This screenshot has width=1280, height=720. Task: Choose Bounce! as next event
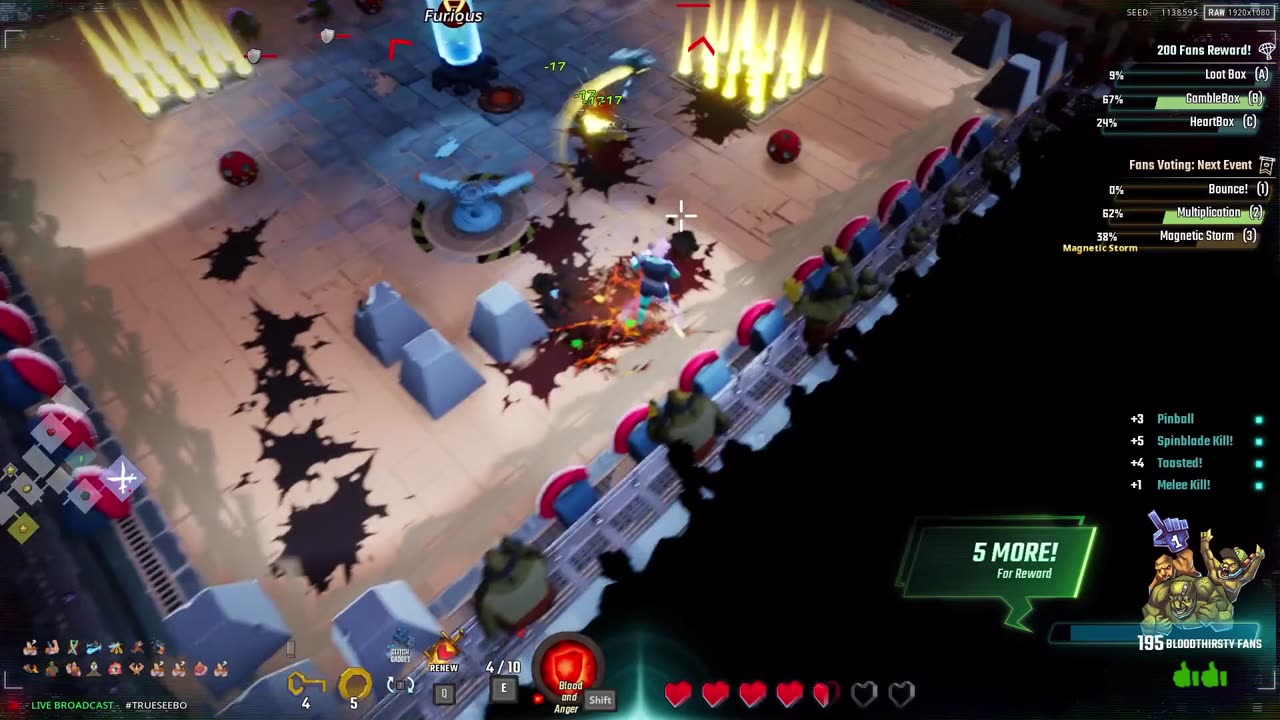[x=1227, y=189]
